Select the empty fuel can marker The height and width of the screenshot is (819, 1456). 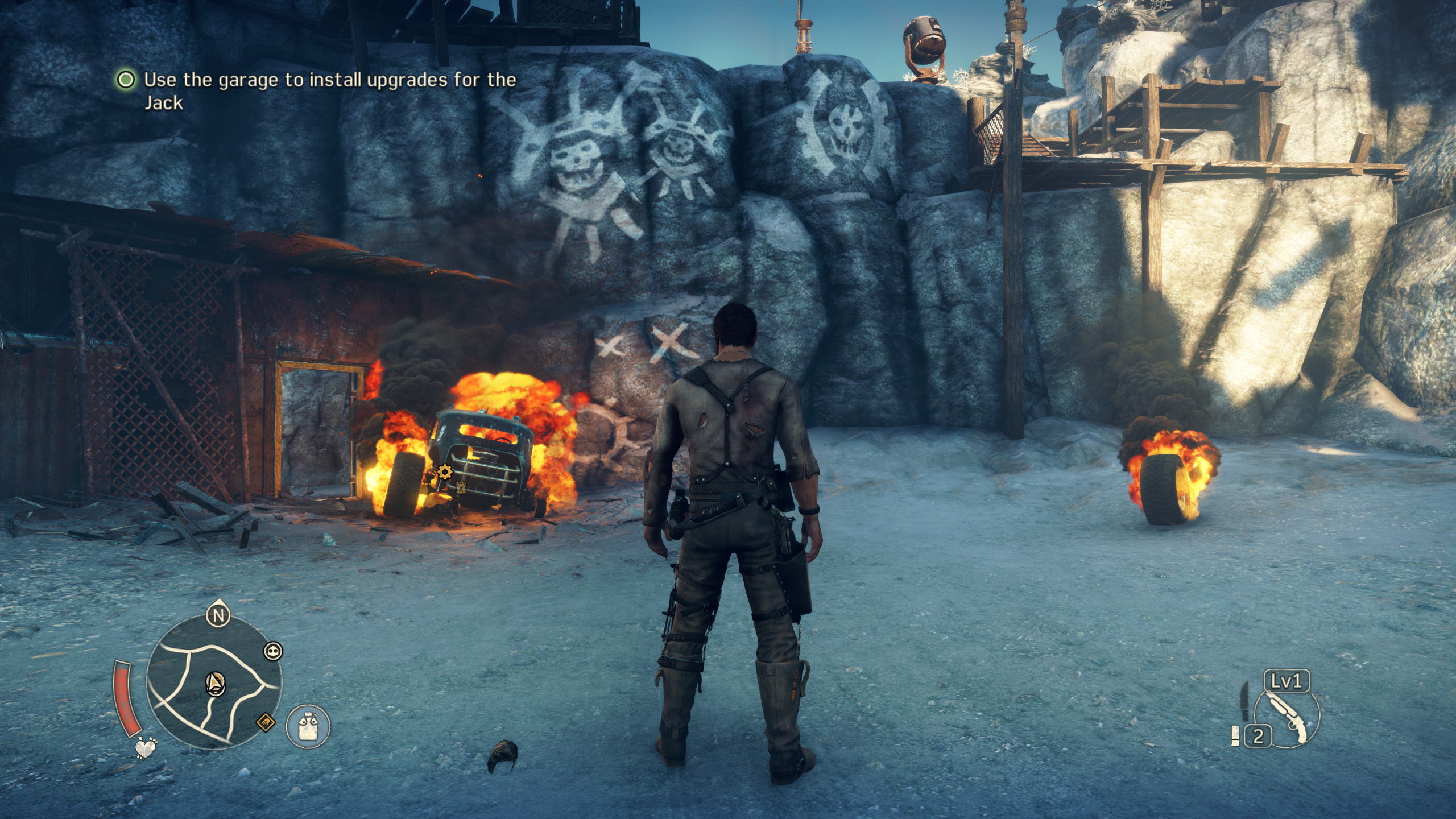pos(461,487)
